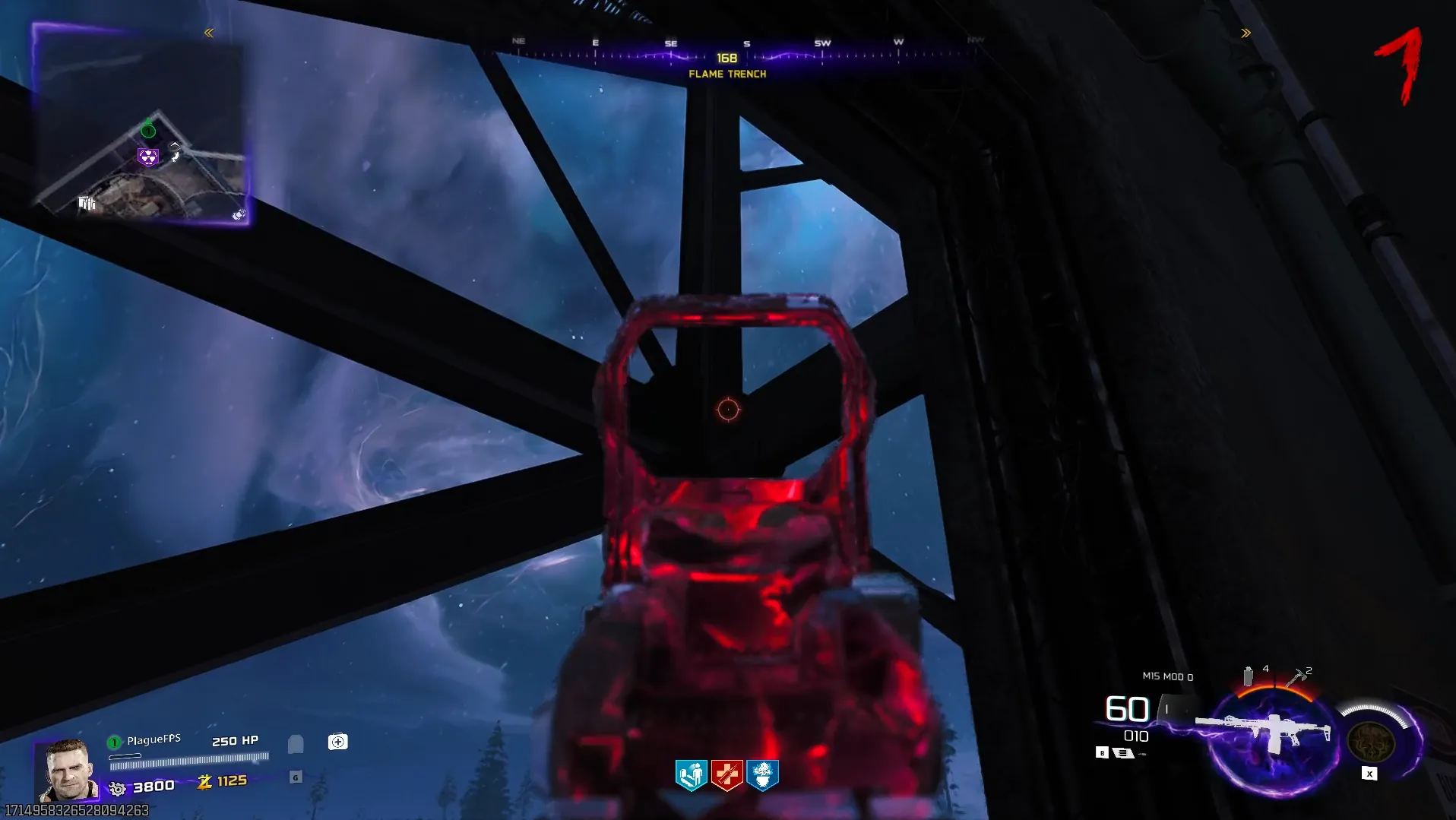Click the yellow left chevron by the minimap
Viewport: 1456px width, 820px height.
209,33
